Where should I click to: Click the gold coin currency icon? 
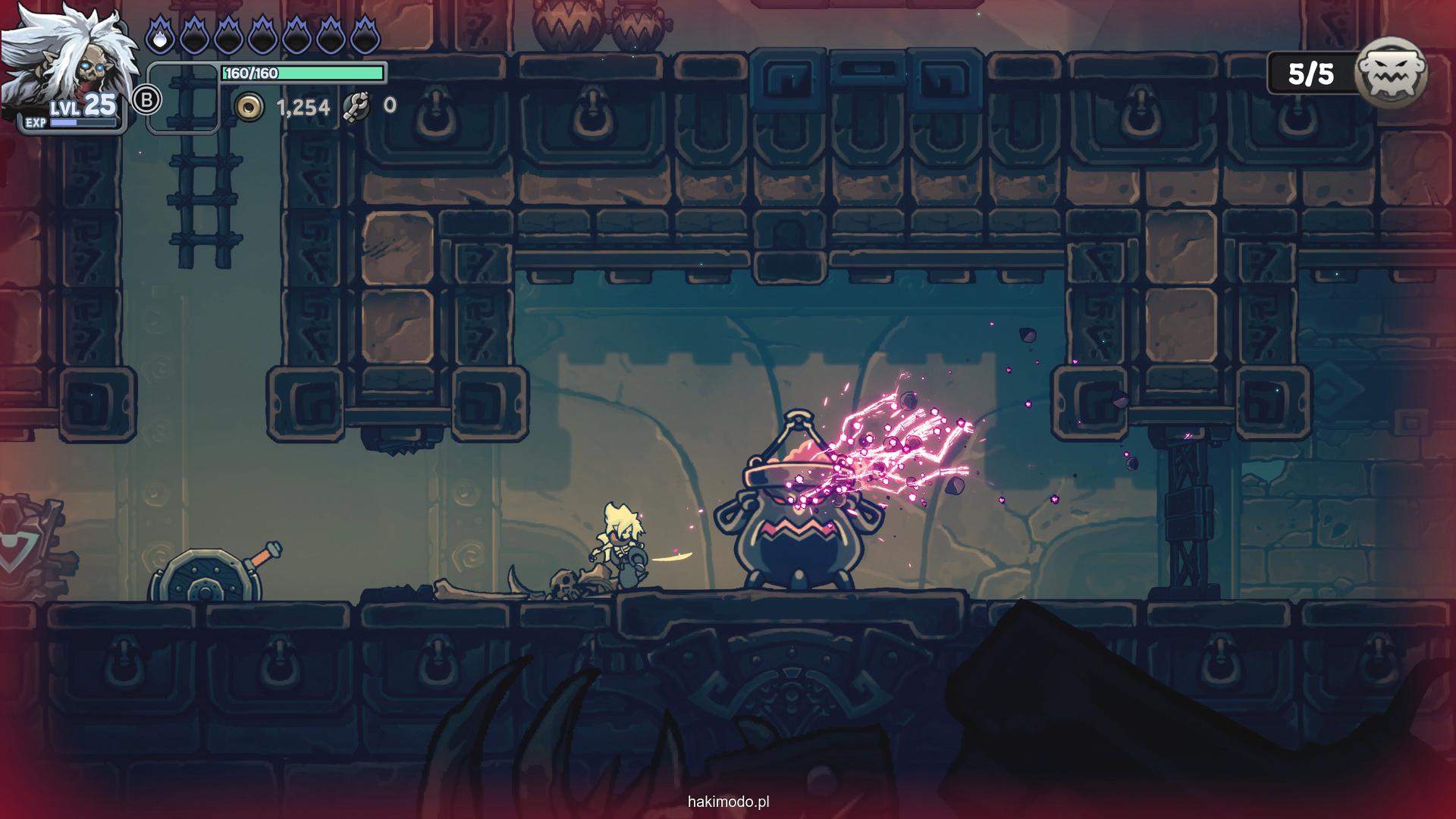(249, 107)
